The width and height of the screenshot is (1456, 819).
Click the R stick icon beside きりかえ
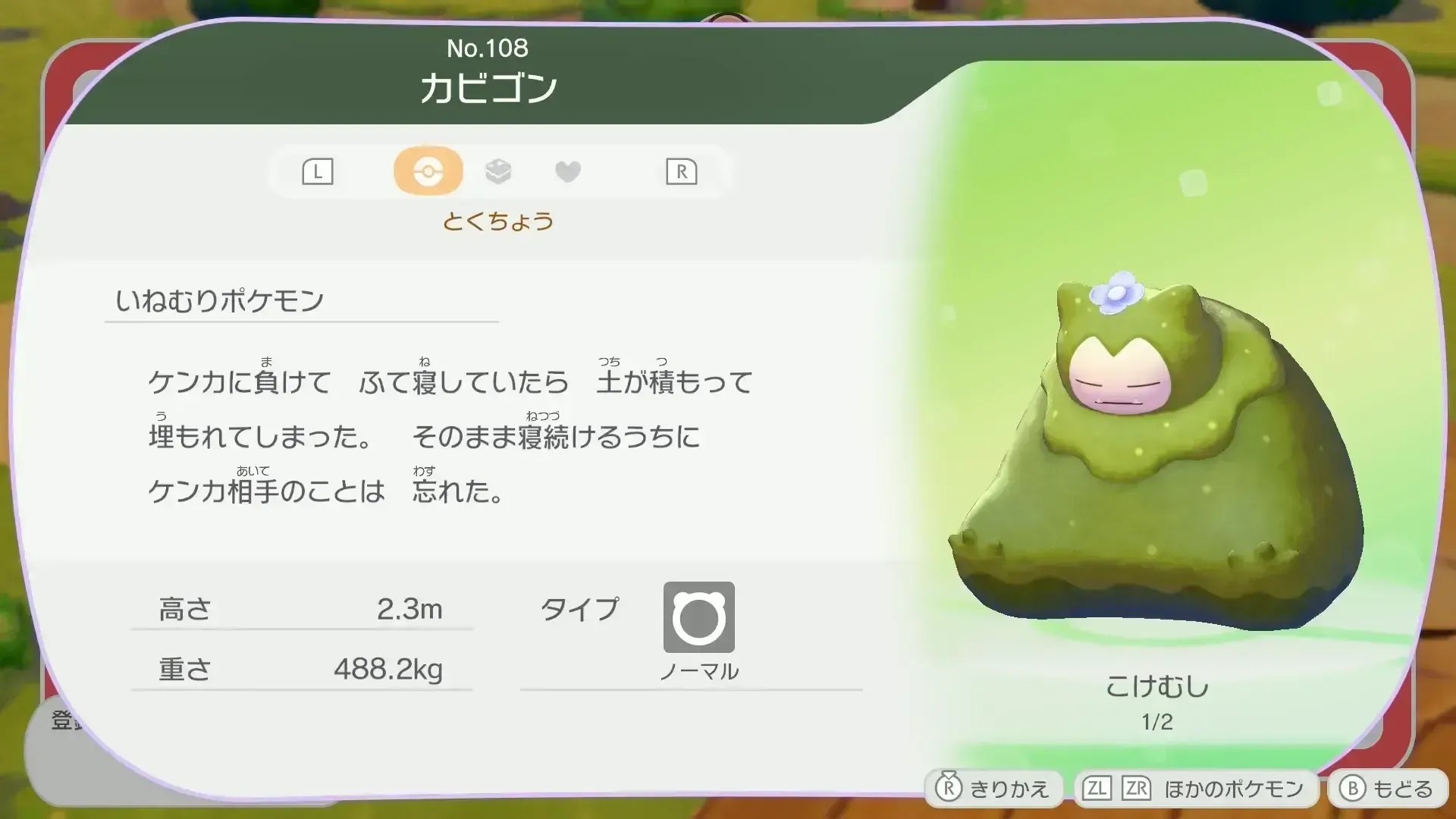[949, 789]
